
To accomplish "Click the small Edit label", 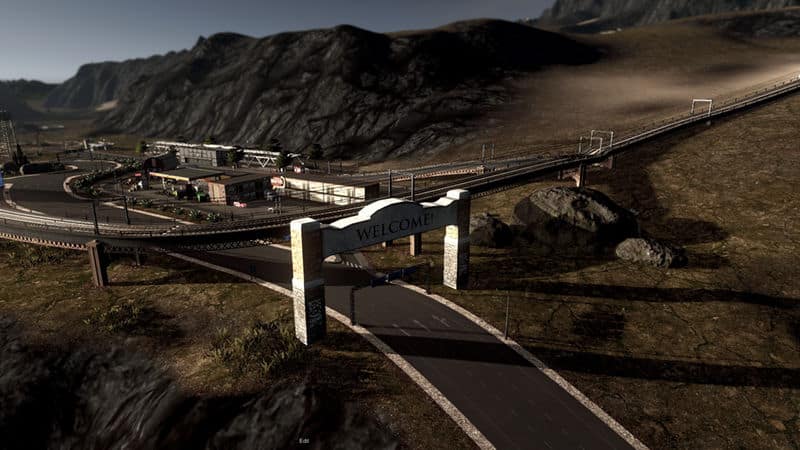I will [x=303, y=440].
